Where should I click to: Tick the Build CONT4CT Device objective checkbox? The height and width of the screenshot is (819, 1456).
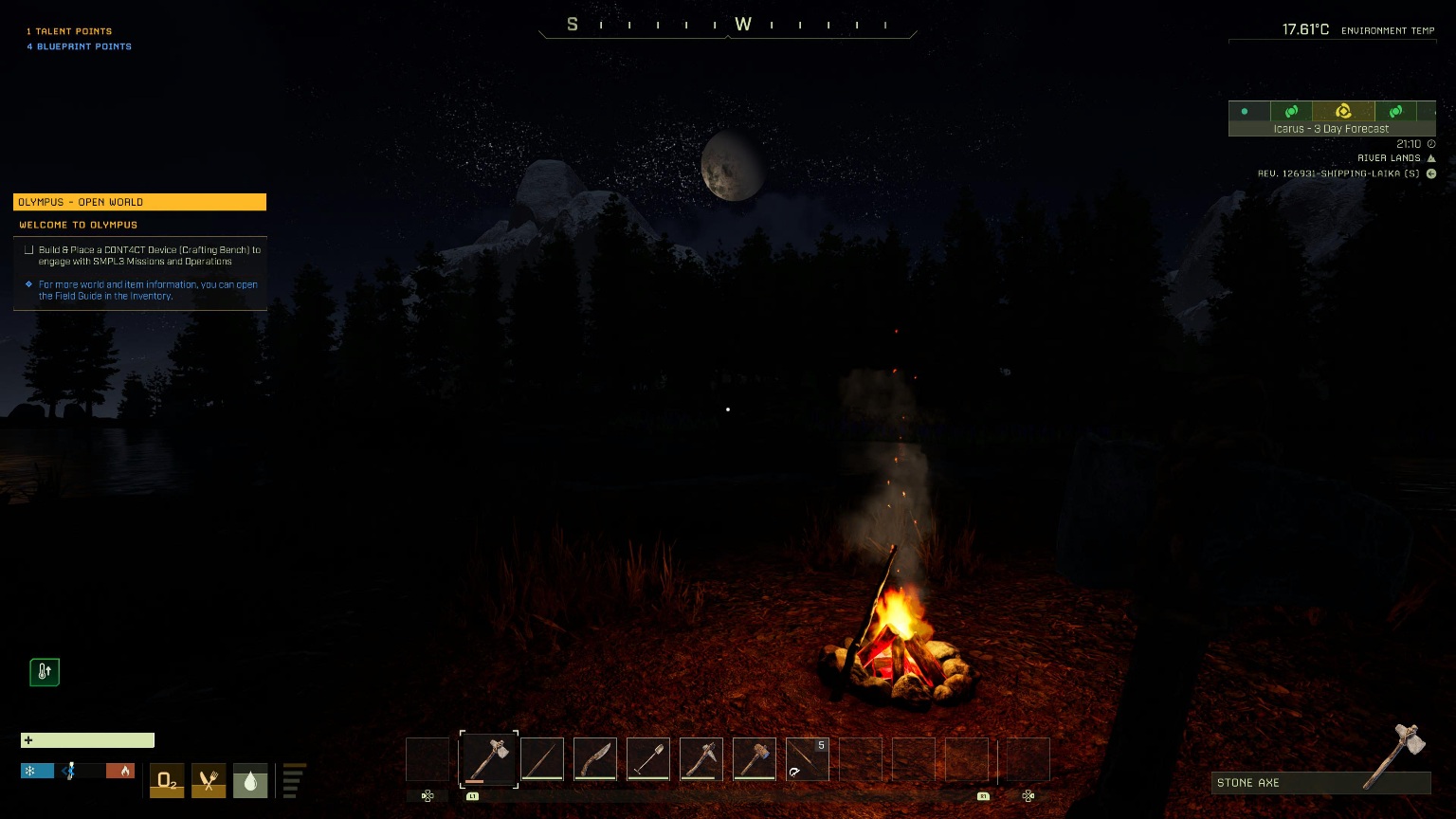click(29, 250)
